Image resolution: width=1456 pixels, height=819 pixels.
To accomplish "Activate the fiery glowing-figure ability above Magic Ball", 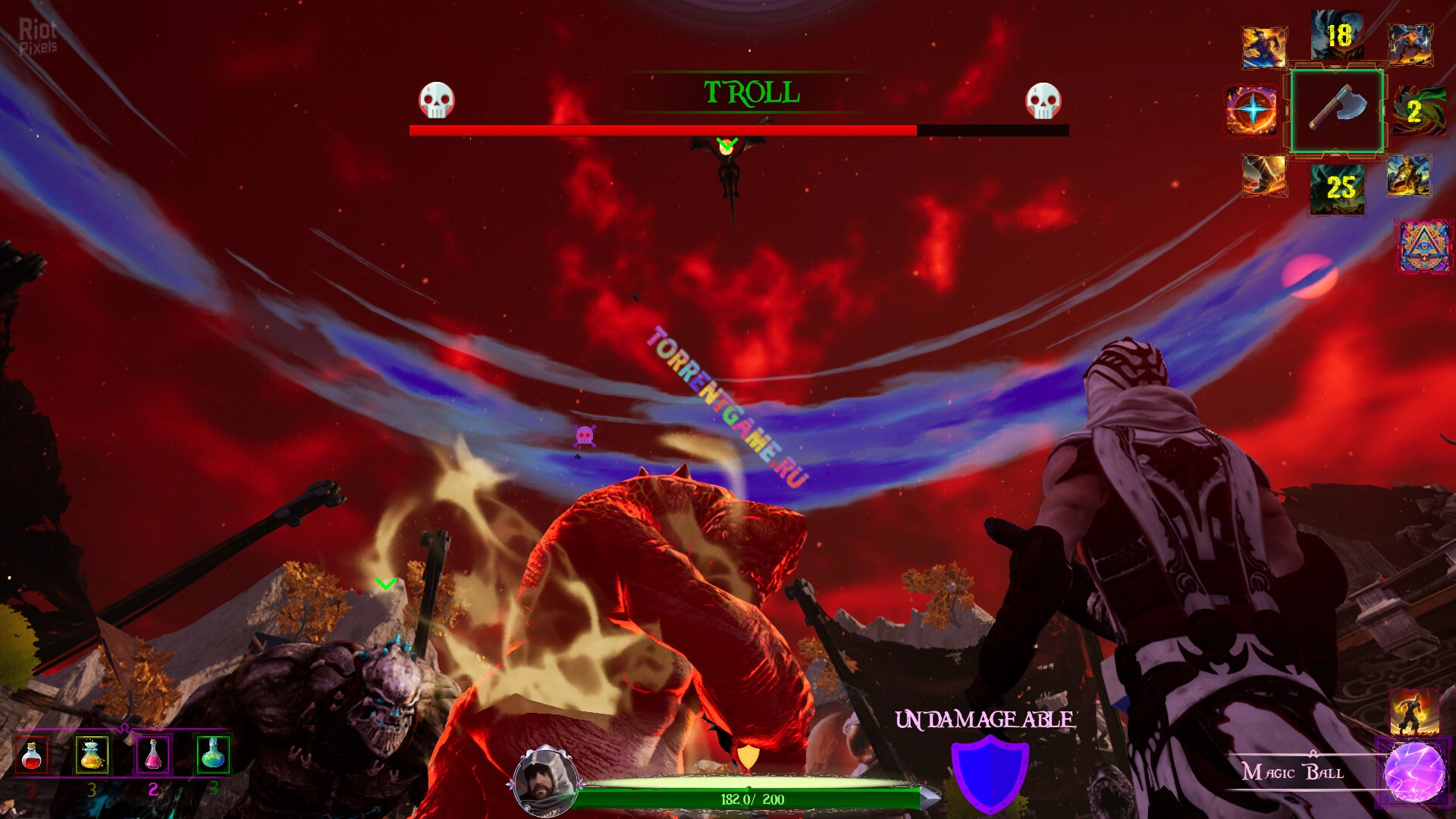I will (1414, 711).
